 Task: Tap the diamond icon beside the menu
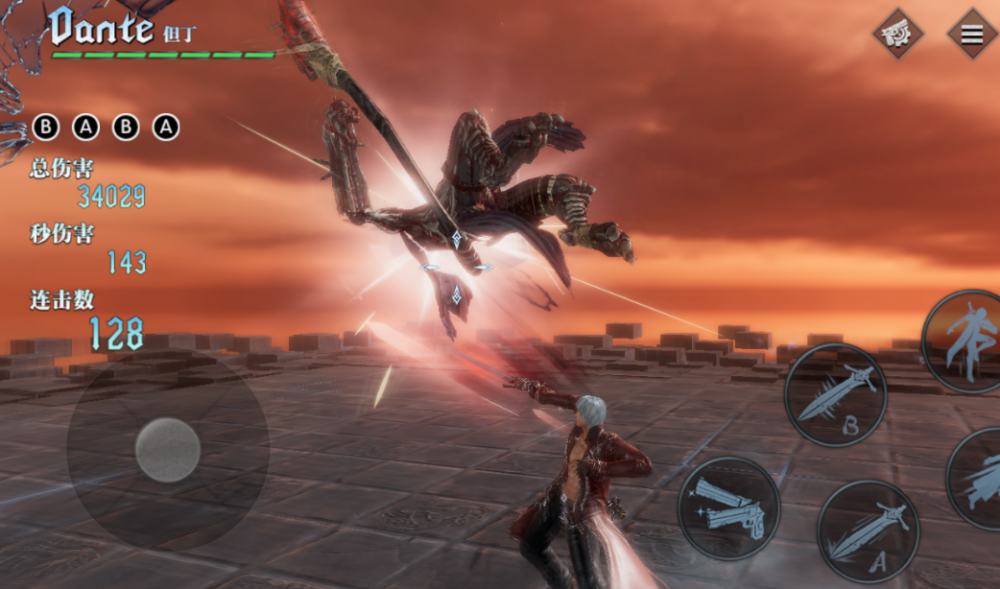pyautogui.click(x=898, y=33)
